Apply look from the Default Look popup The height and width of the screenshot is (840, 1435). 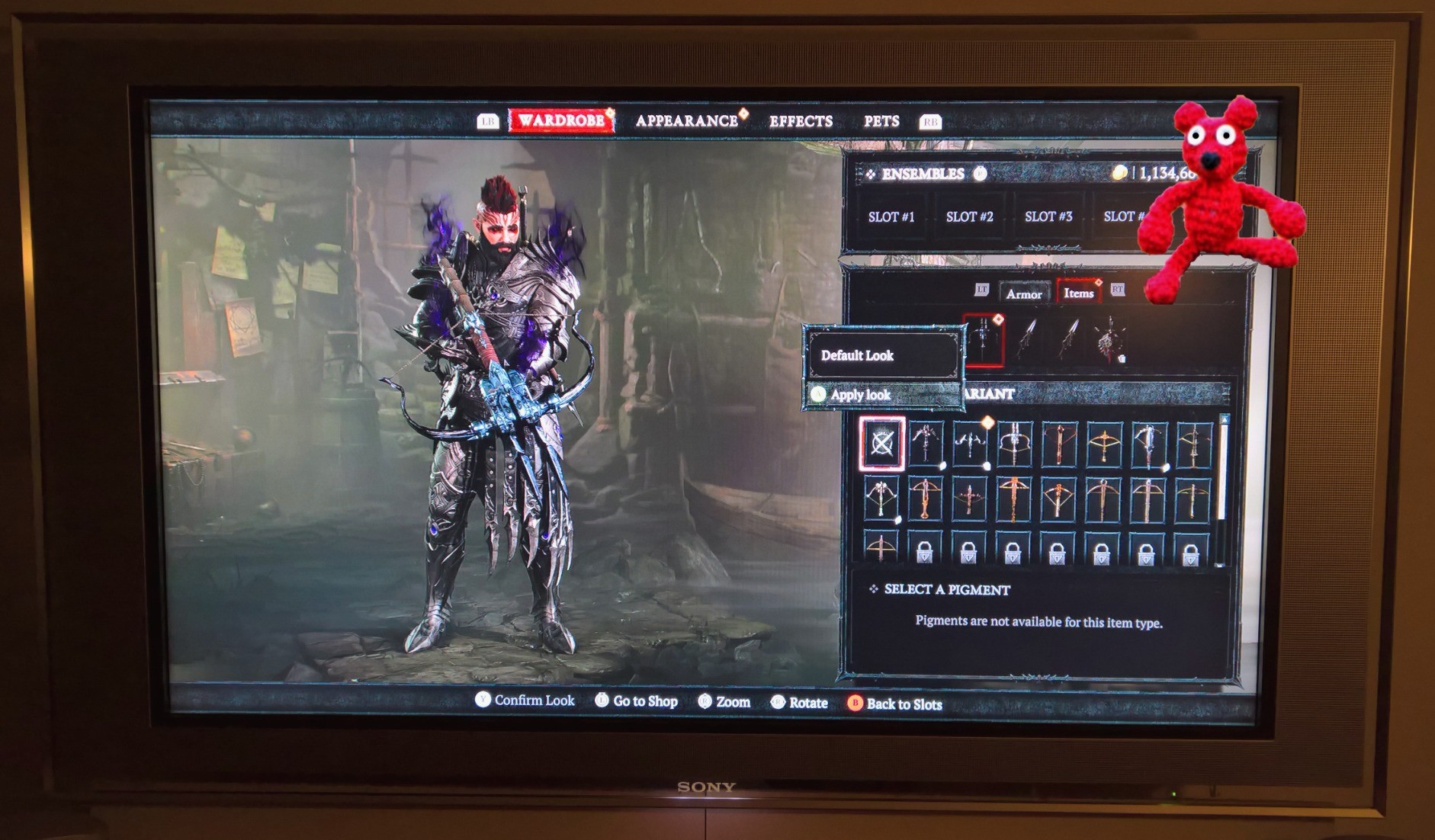(x=860, y=394)
